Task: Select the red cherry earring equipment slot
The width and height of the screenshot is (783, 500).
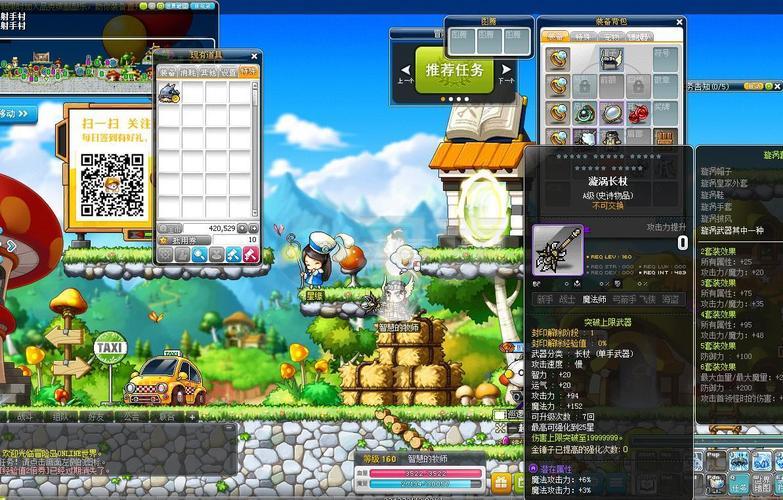Action: coord(638,113)
